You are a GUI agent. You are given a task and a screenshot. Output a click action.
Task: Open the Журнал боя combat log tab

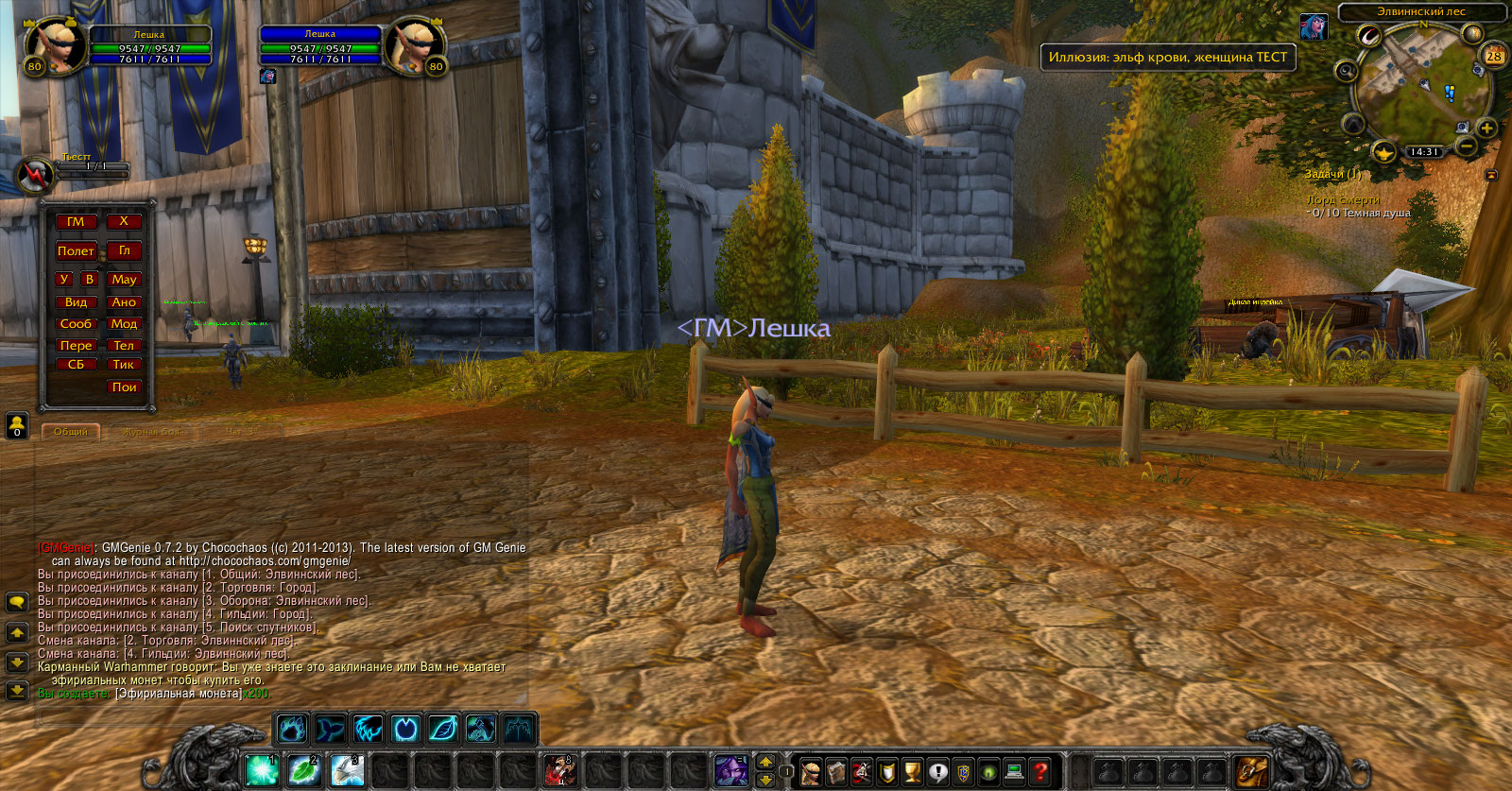tap(151, 432)
